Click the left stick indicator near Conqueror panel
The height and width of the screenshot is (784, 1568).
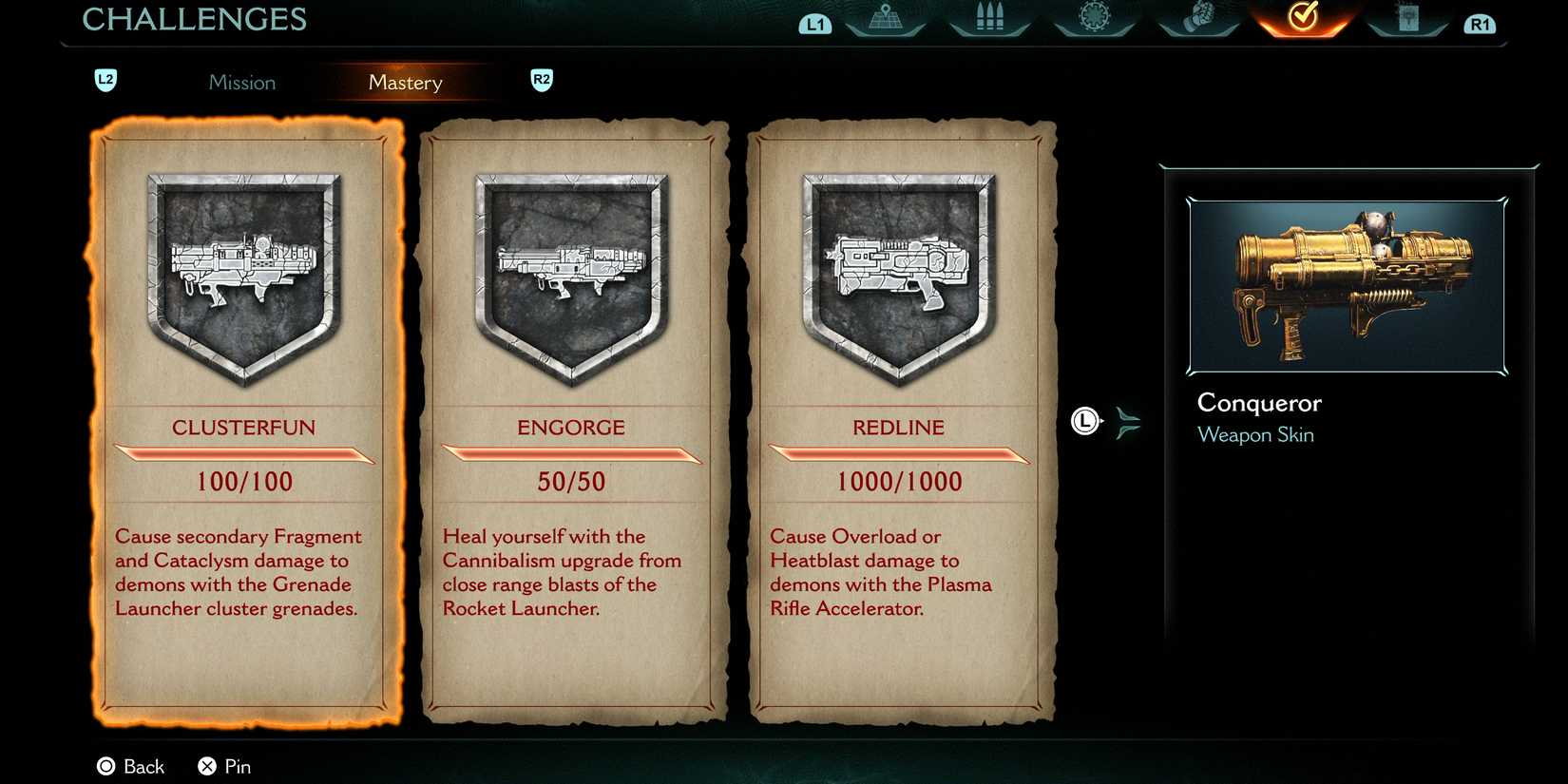coord(1084,420)
